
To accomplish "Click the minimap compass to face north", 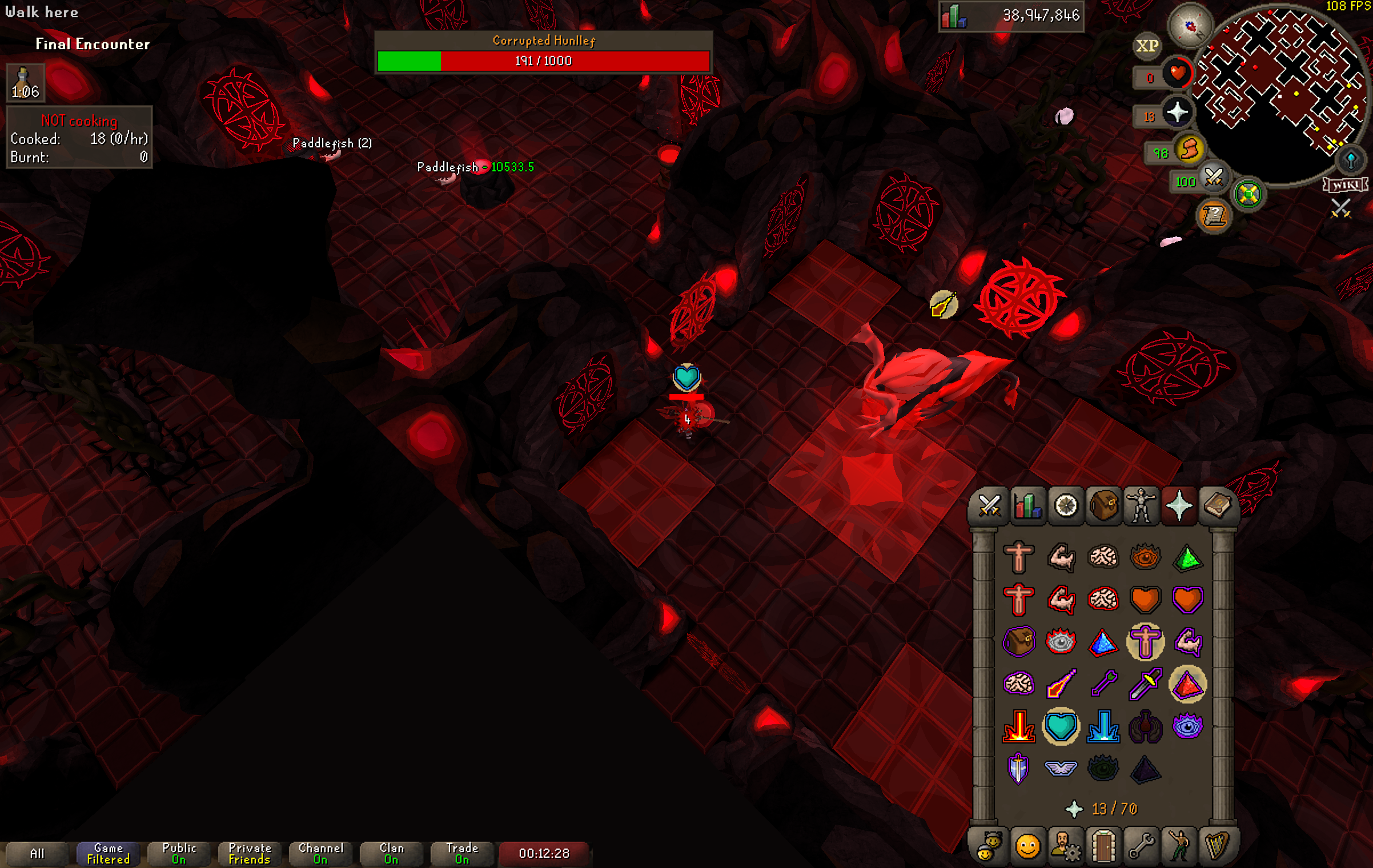I will 1190,26.
